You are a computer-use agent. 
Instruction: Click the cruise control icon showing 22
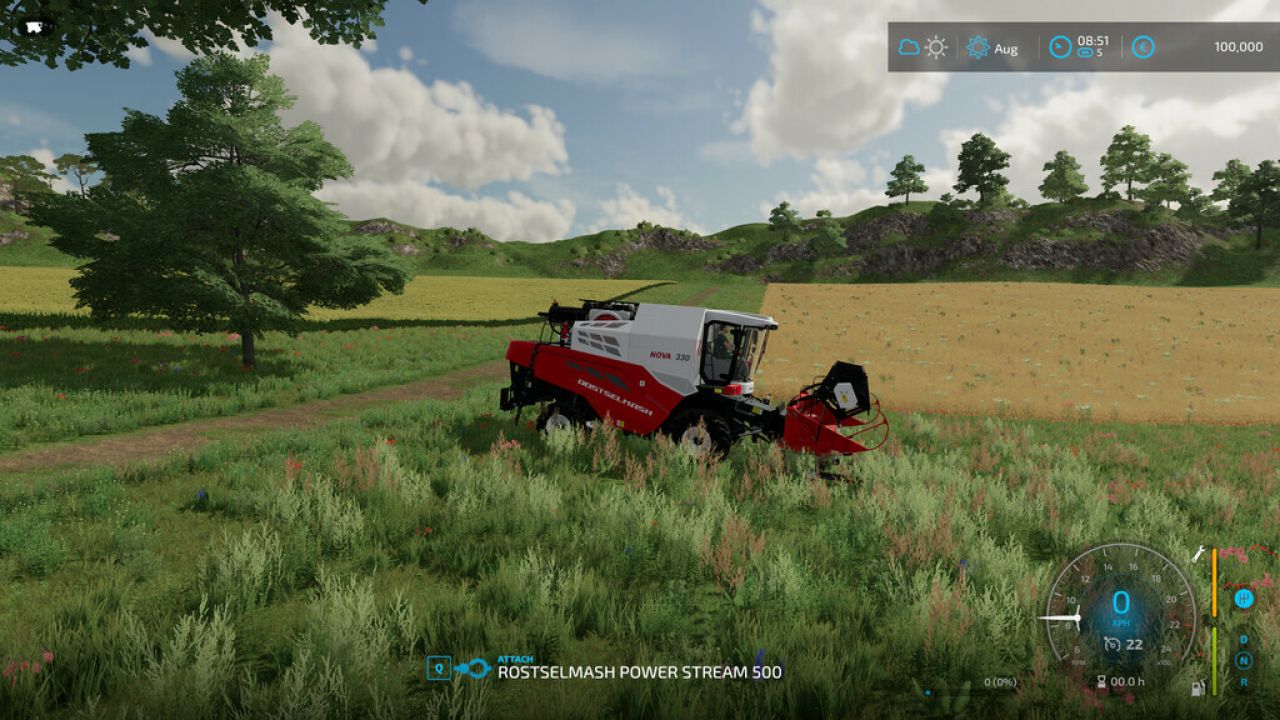(x=1114, y=642)
